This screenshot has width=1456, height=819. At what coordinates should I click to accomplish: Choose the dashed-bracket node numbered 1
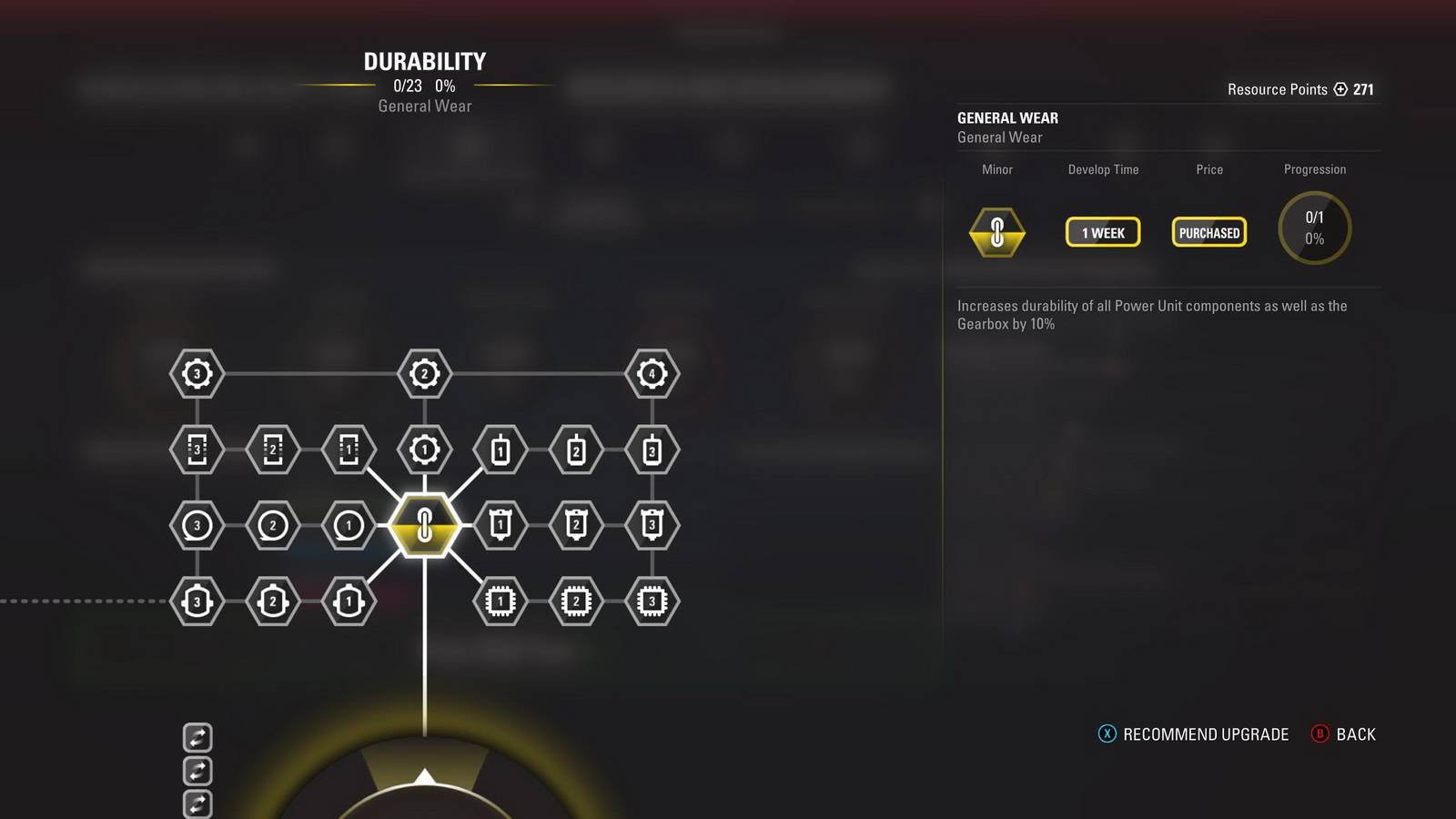349,450
